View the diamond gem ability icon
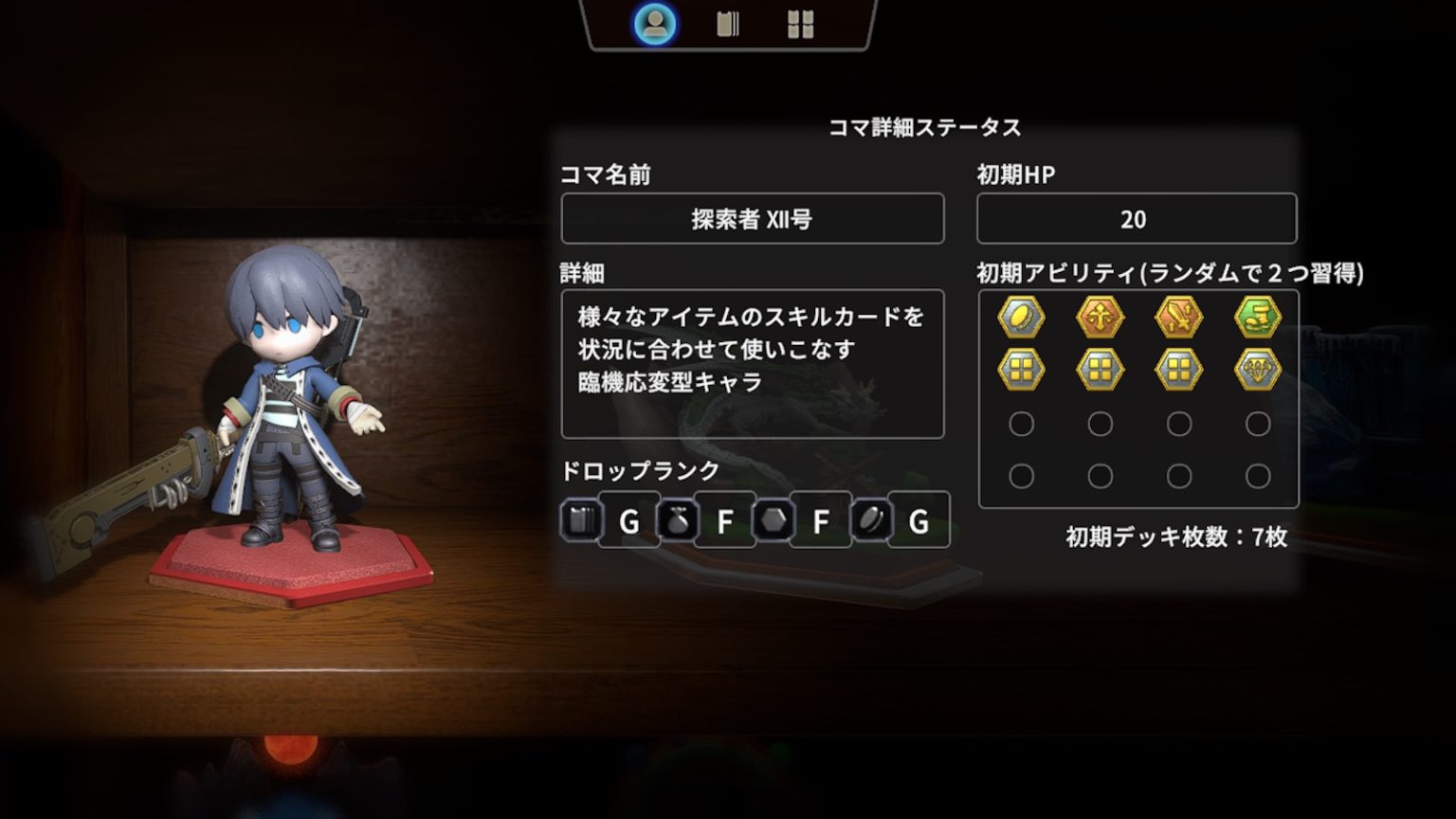This screenshot has width=1456, height=819. click(x=1258, y=370)
